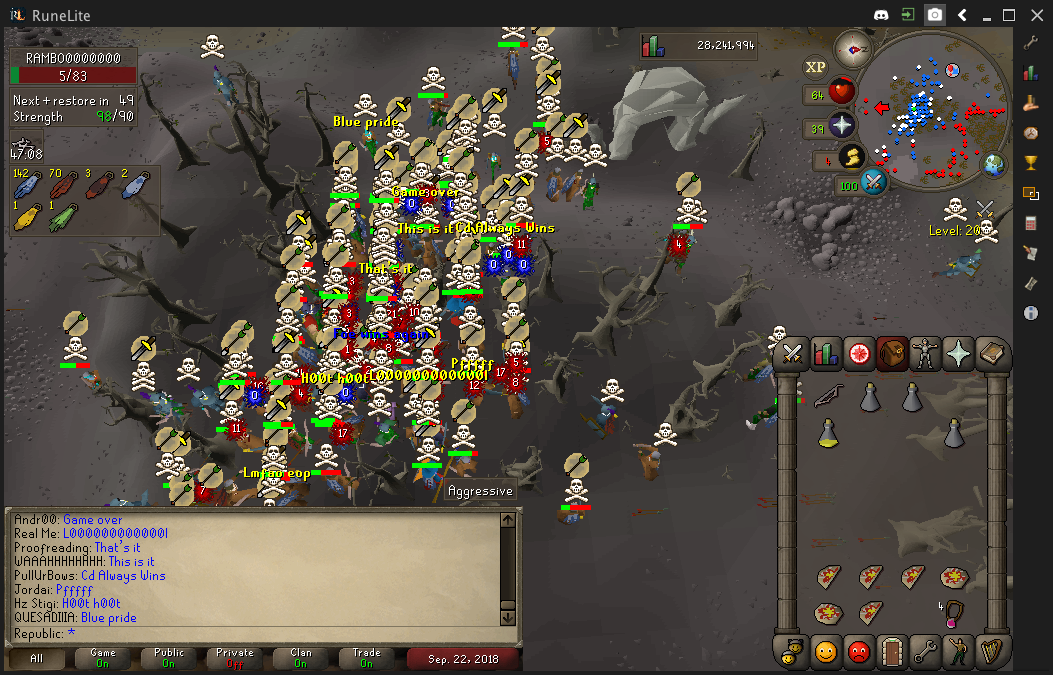The image size is (1053, 675).
Task: Click the compass to face north
Action: pyautogui.click(x=853, y=47)
